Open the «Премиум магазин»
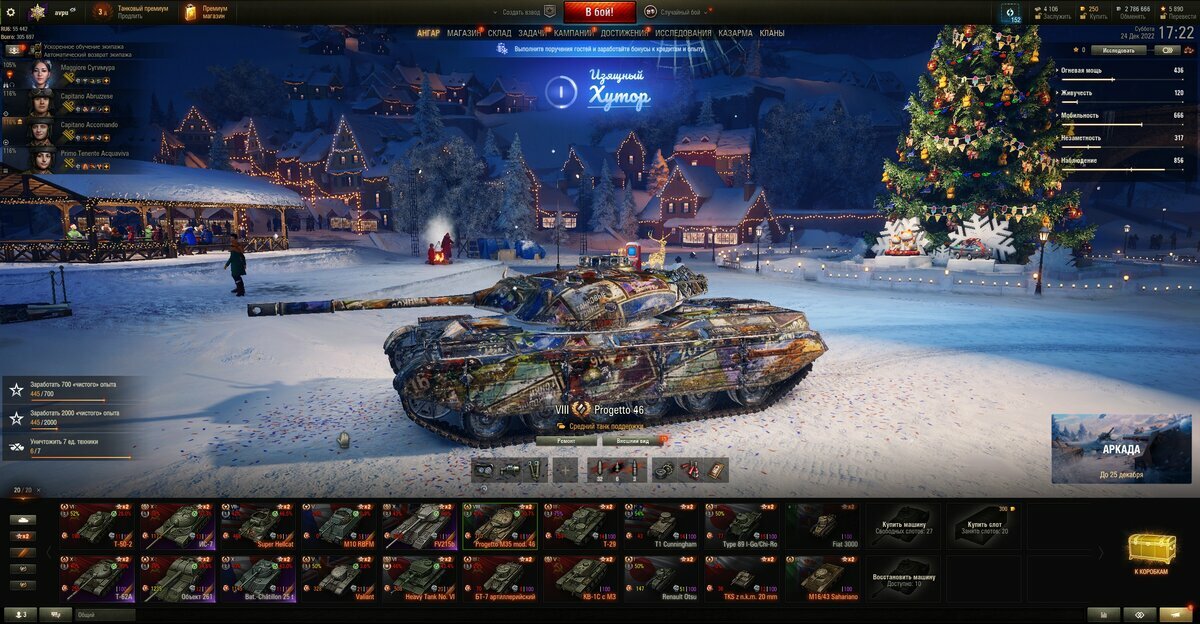The image size is (1200, 624). [x=207, y=12]
